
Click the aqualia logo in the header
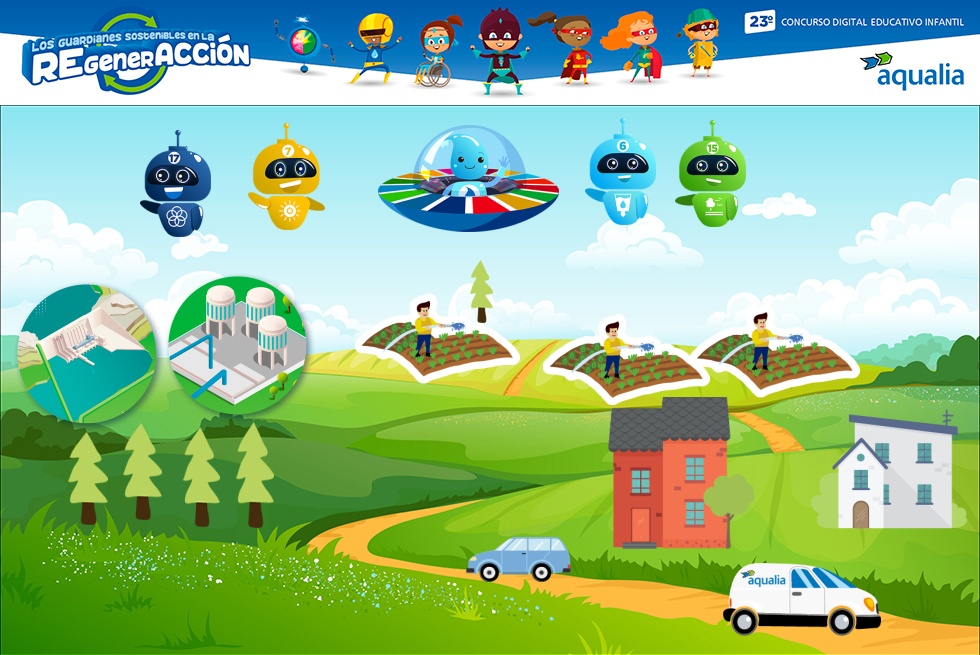[x=911, y=69]
